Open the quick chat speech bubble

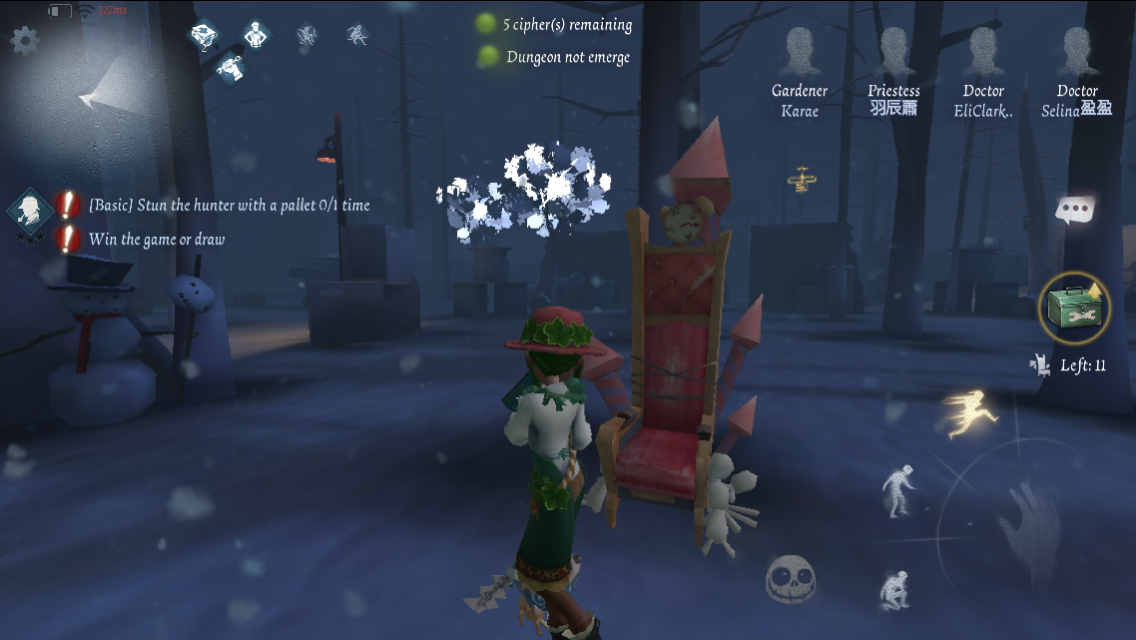pos(1076,210)
